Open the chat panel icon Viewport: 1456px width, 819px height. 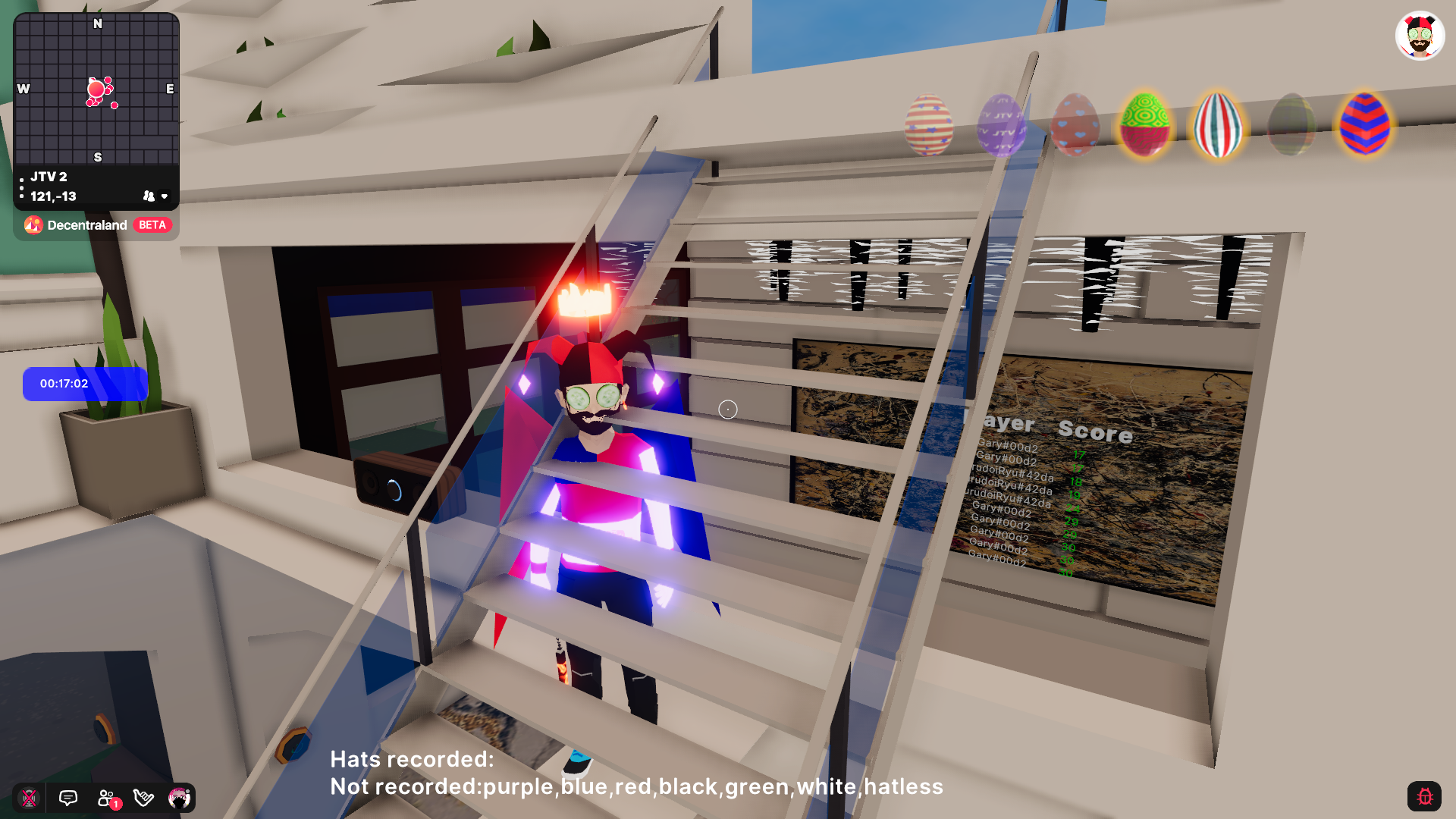(x=67, y=797)
